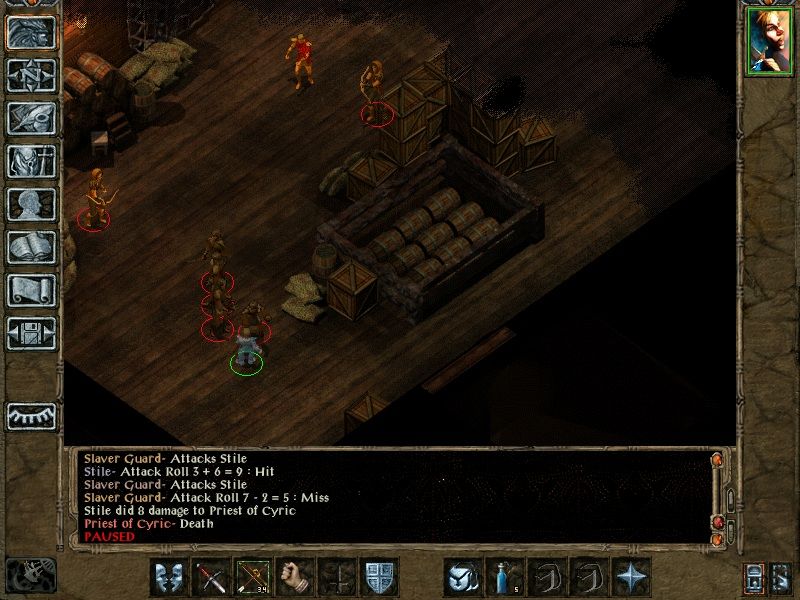Screen dimensions: 800x600
Task: Open the area map with compass icon
Action: (32, 75)
